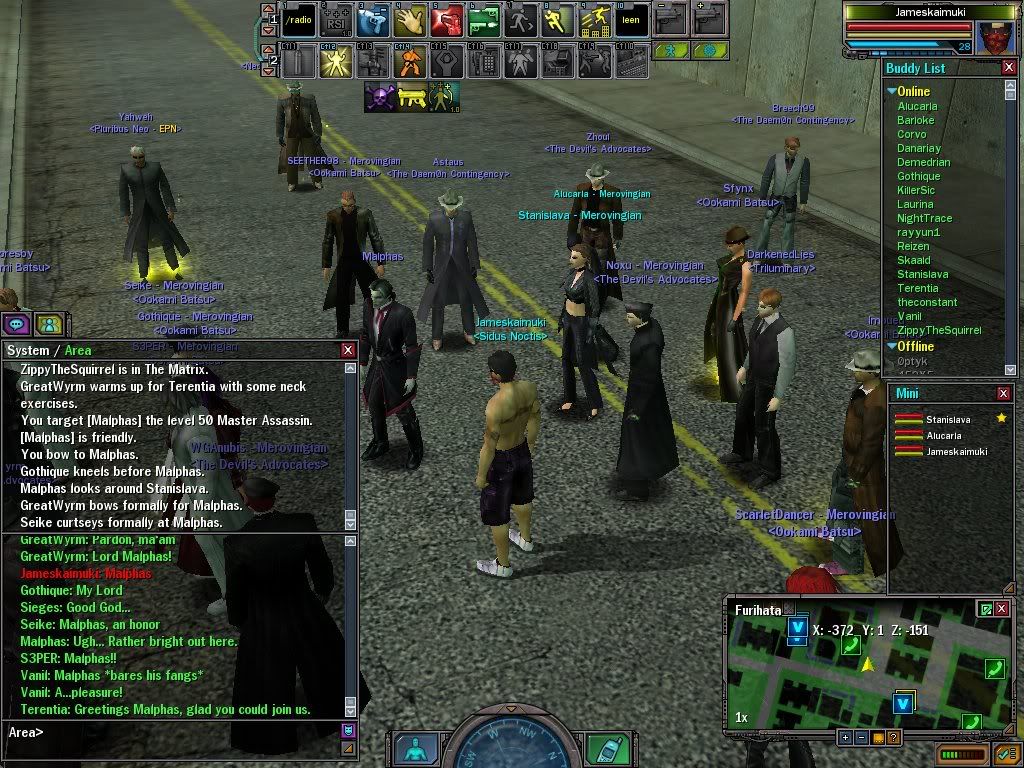Select the skull and crossbones icon
The width and height of the screenshot is (1024, 768).
click(379, 97)
